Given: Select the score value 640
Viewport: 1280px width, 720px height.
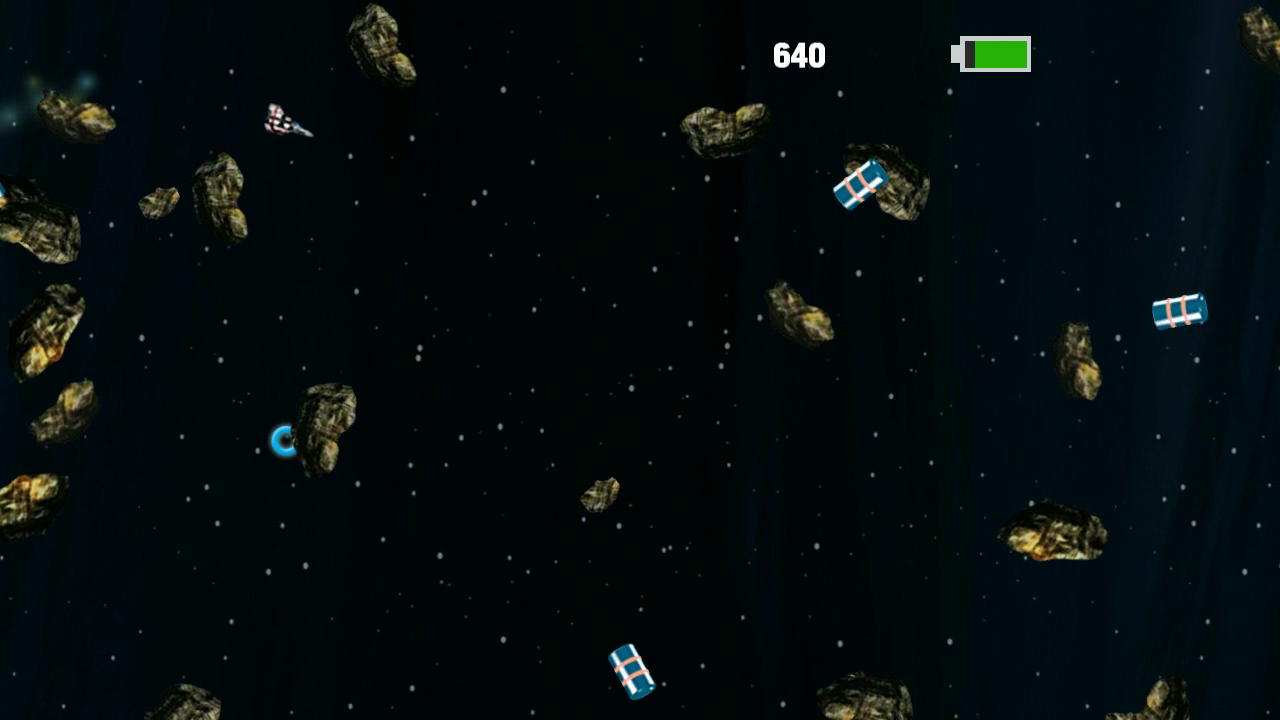Looking at the screenshot, I should tap(800, 54).
